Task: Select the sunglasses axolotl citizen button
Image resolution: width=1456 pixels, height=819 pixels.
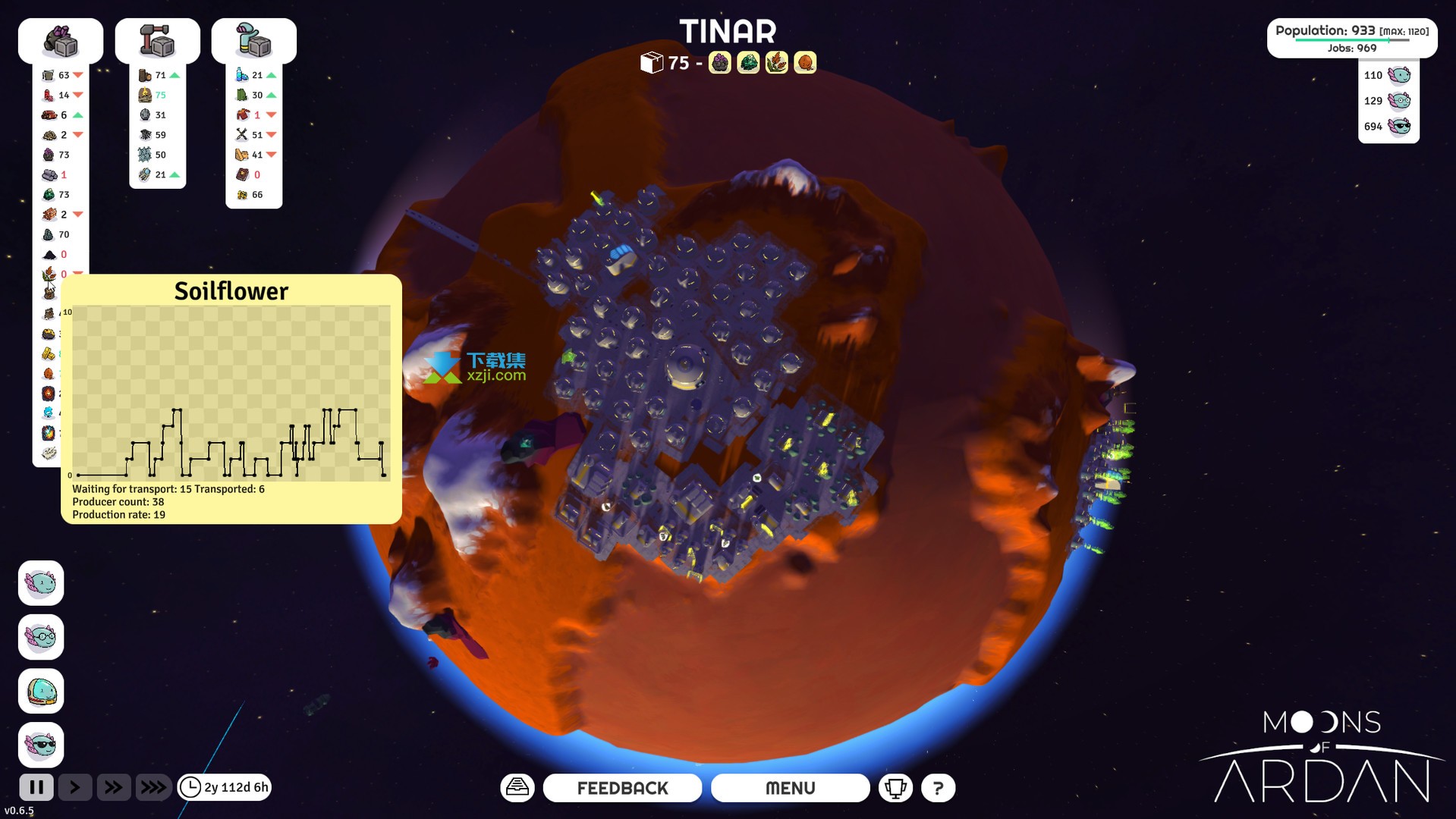Action: coord(41,745)
